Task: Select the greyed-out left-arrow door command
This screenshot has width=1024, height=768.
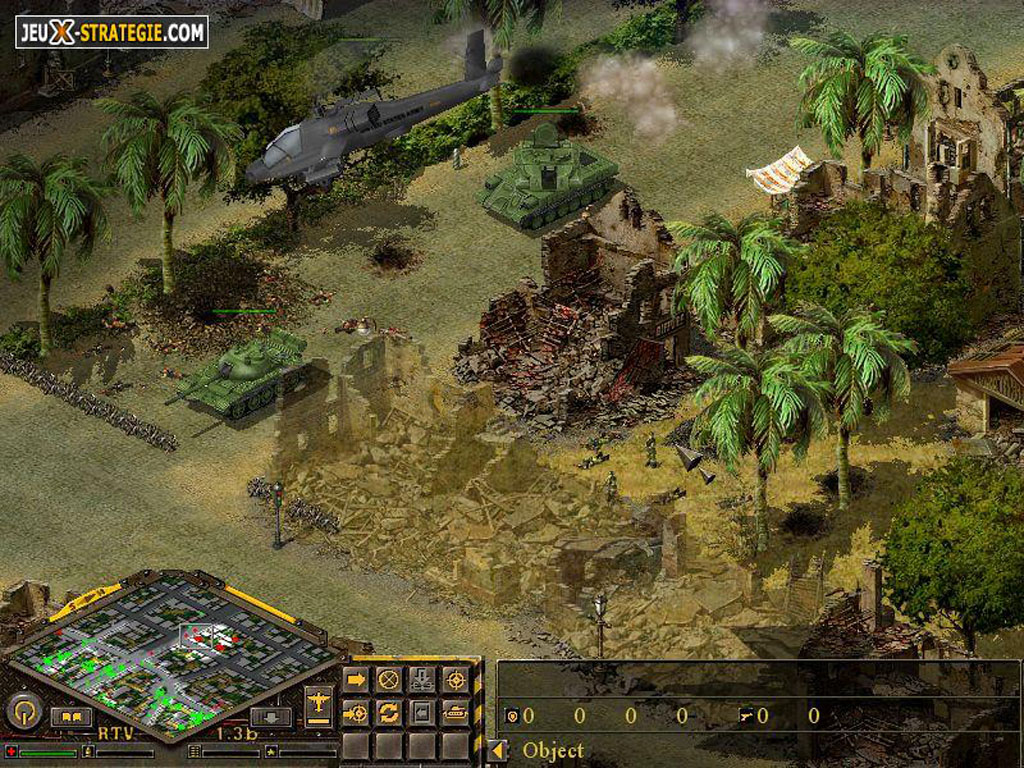Action: tap(422, 713)
